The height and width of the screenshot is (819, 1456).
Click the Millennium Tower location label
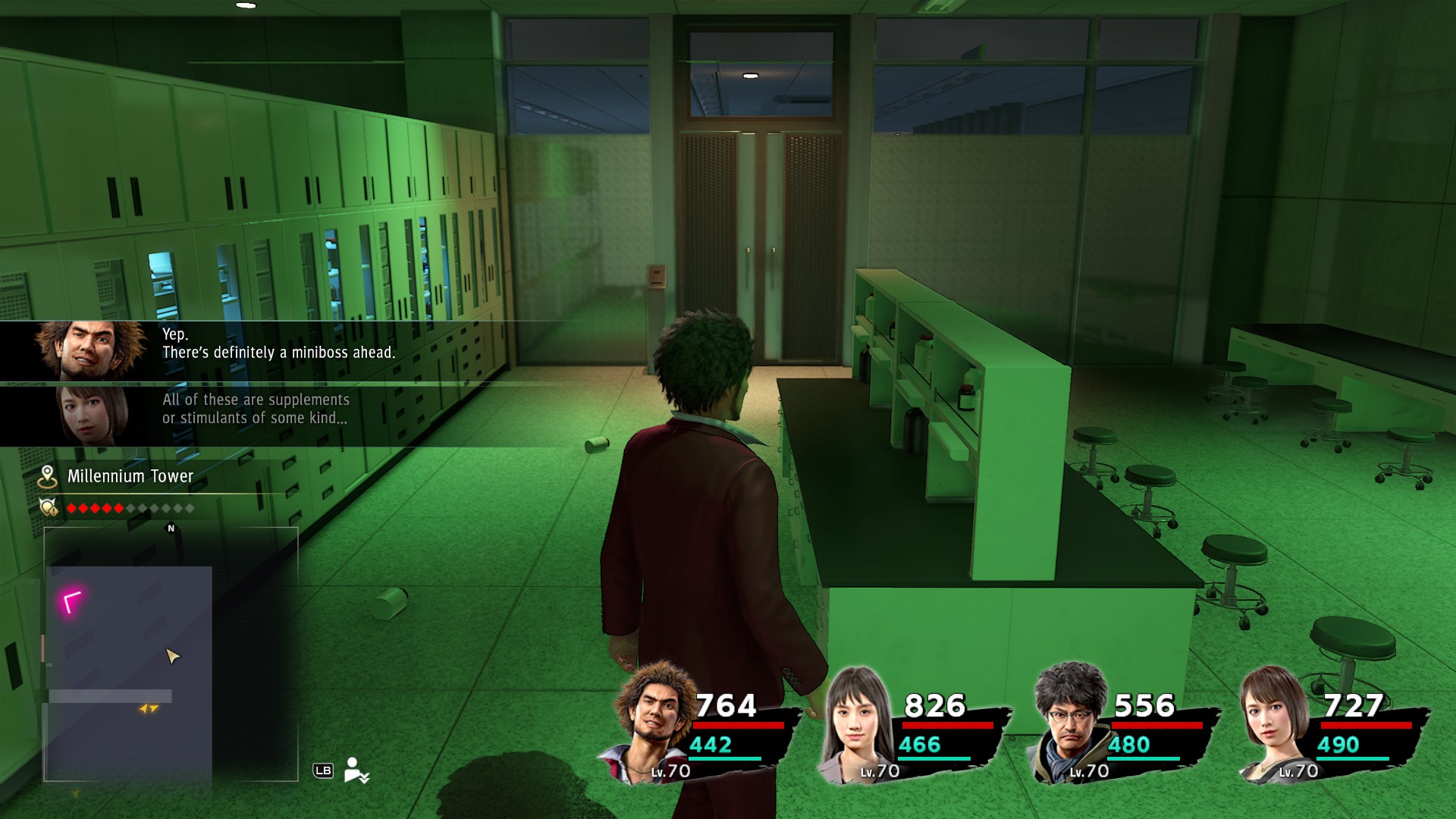coord(130,476)
